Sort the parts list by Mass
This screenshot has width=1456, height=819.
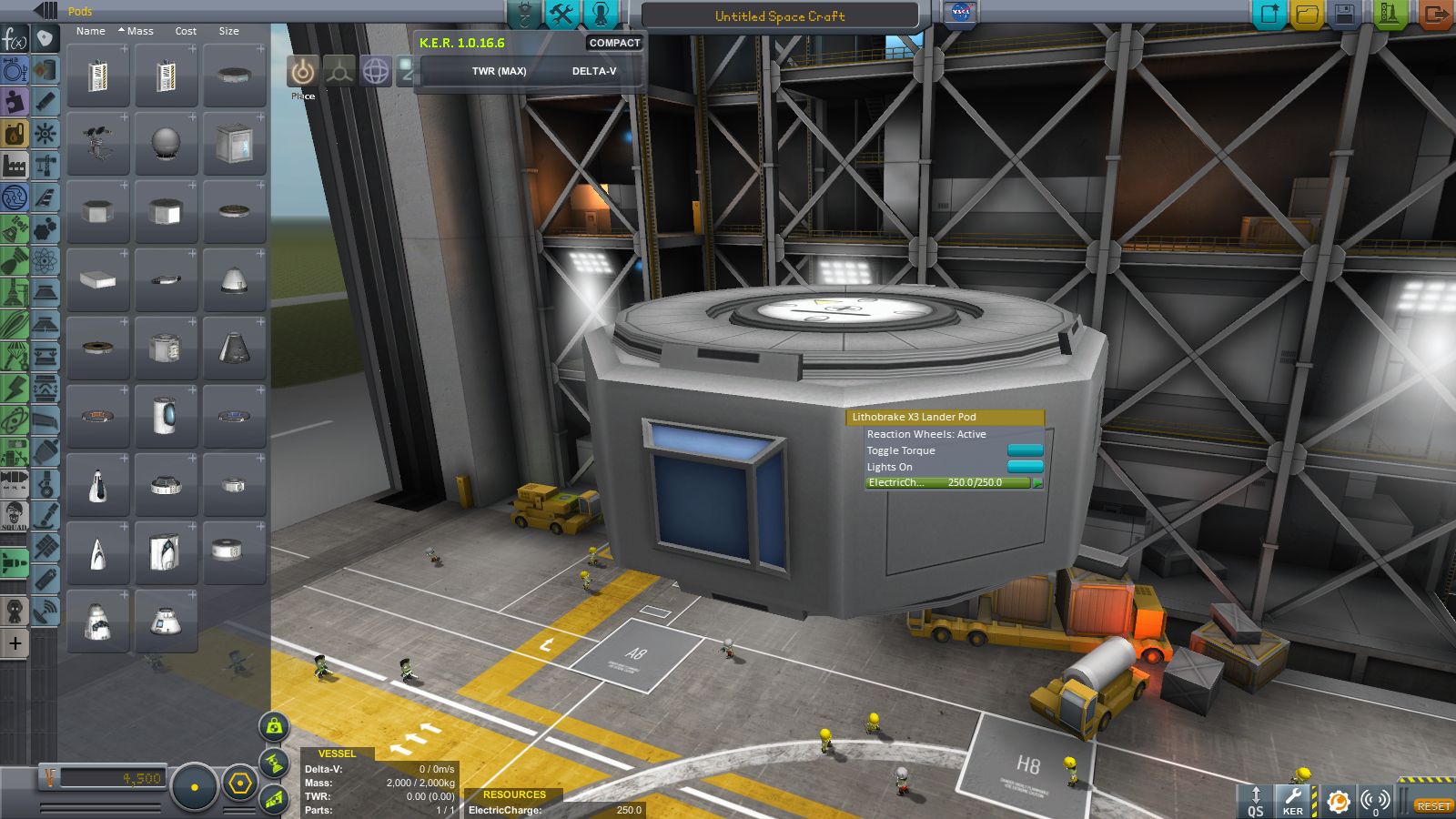[139, 31]
